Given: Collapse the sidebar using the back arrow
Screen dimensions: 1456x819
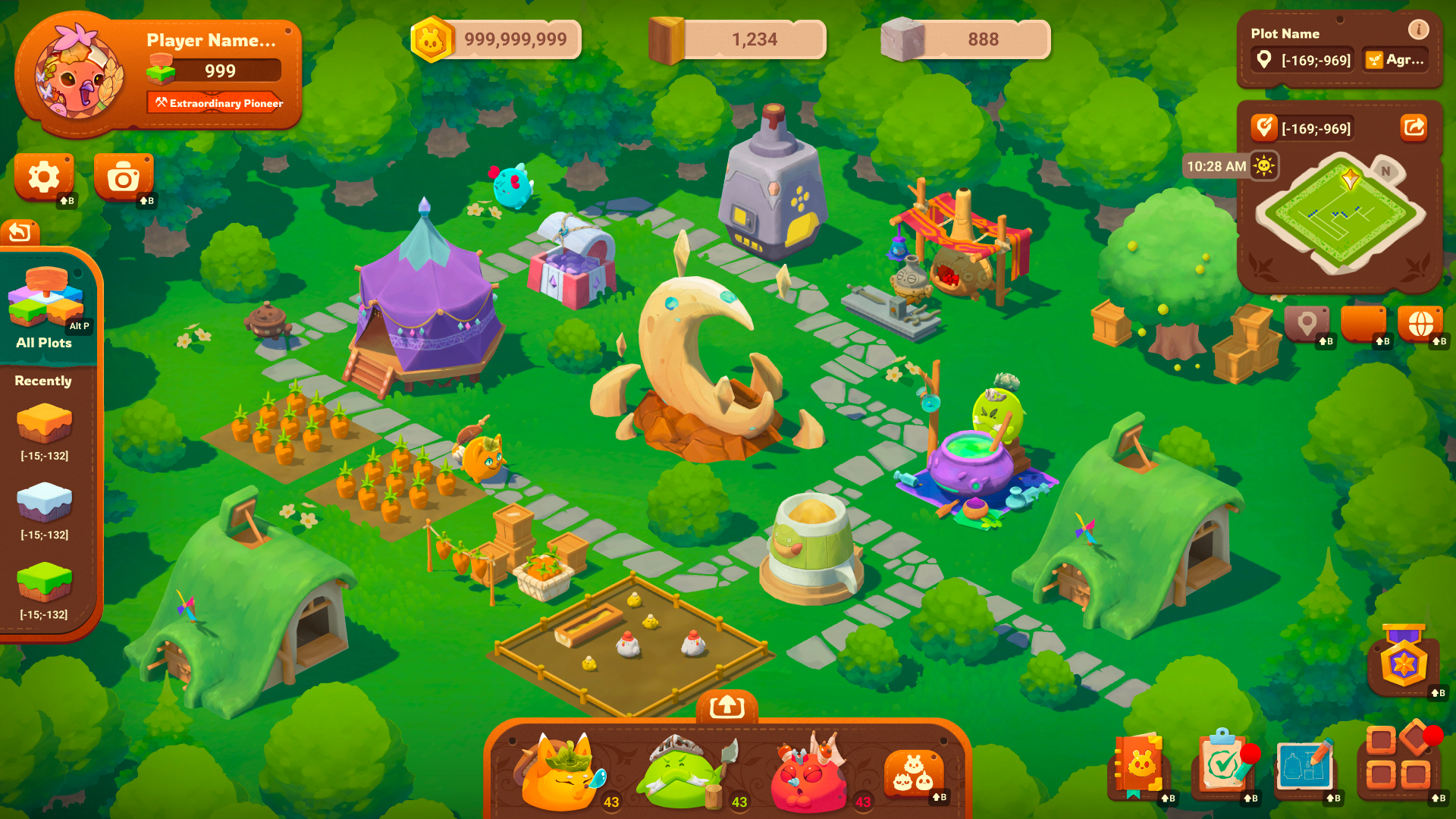Looking at the screenshot, I should [20, 229].
